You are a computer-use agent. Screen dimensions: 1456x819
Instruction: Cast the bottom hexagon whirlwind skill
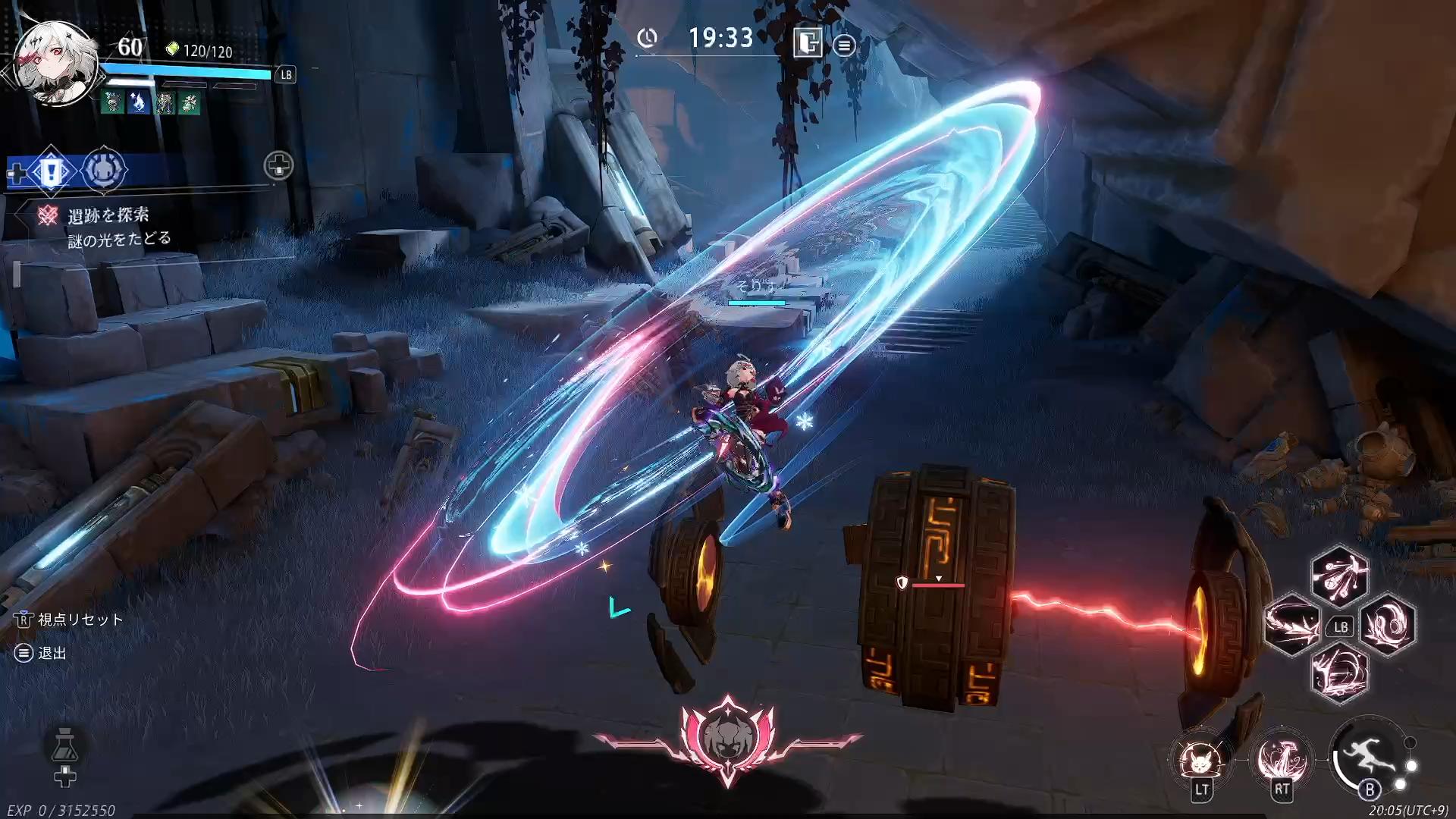click(x=1339, y=673)
